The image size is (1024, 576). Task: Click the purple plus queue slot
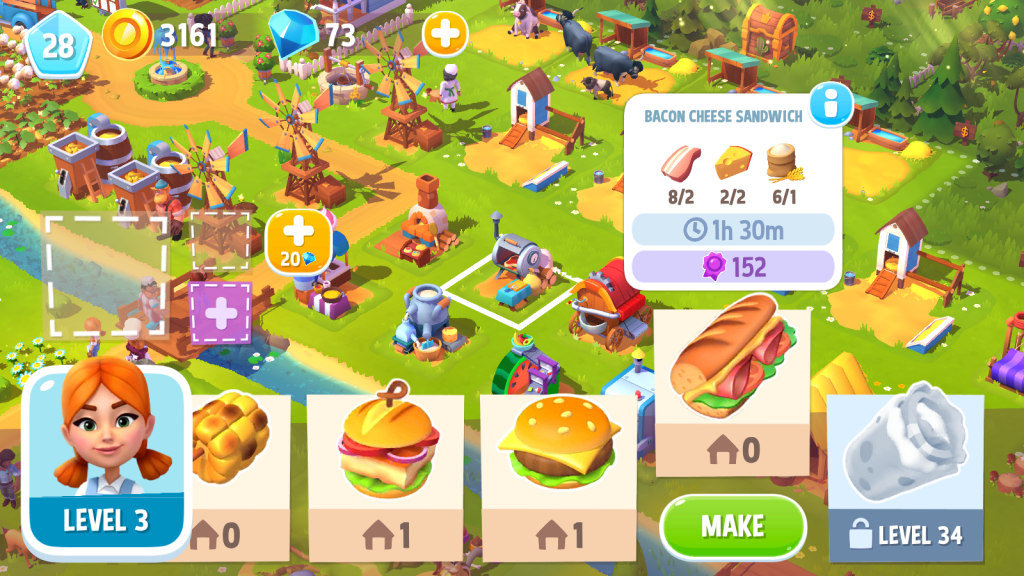tap(220, 311)
